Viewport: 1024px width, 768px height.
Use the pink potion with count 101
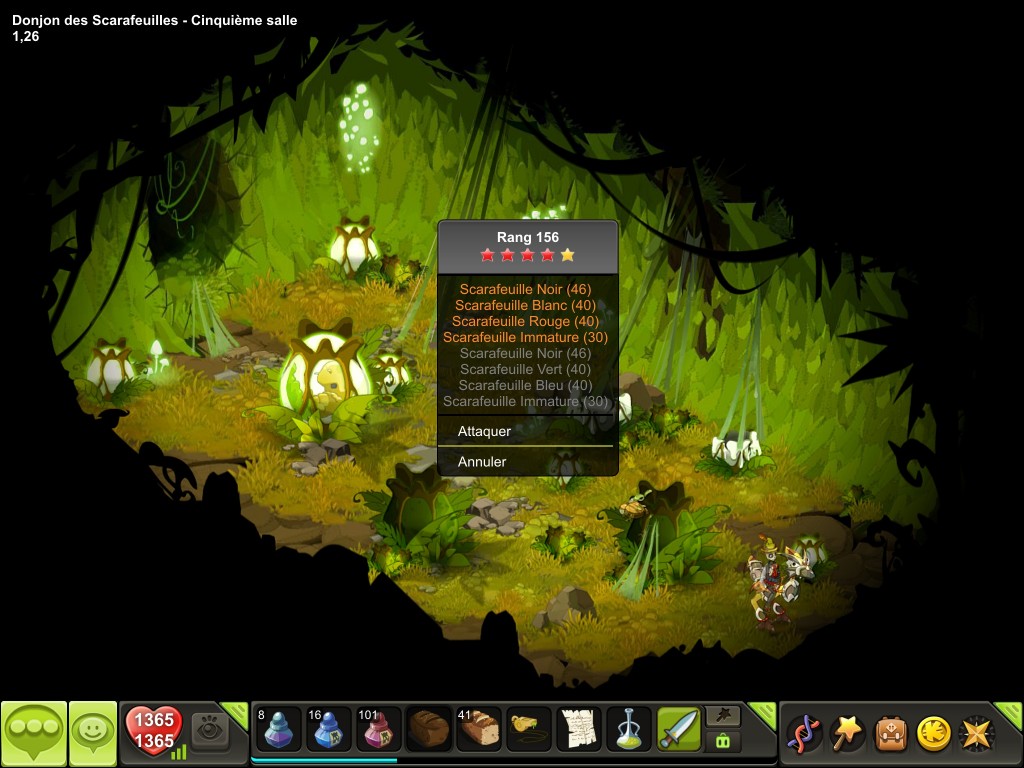coord(379,729)
